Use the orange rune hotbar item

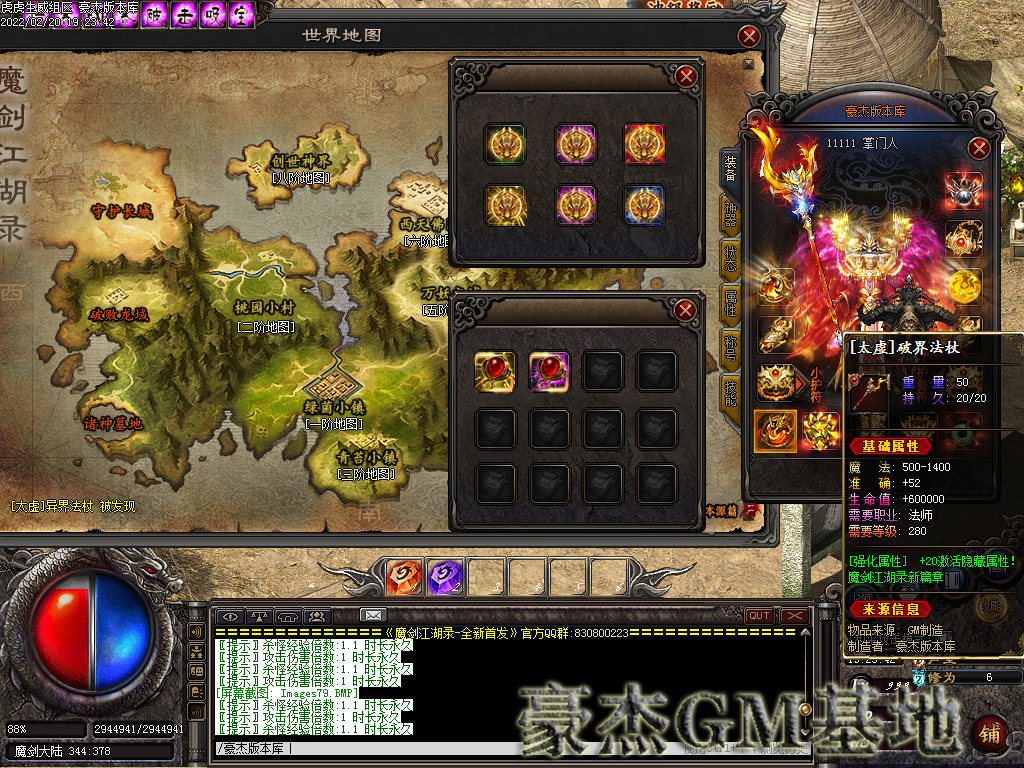[x=402, y=577]
